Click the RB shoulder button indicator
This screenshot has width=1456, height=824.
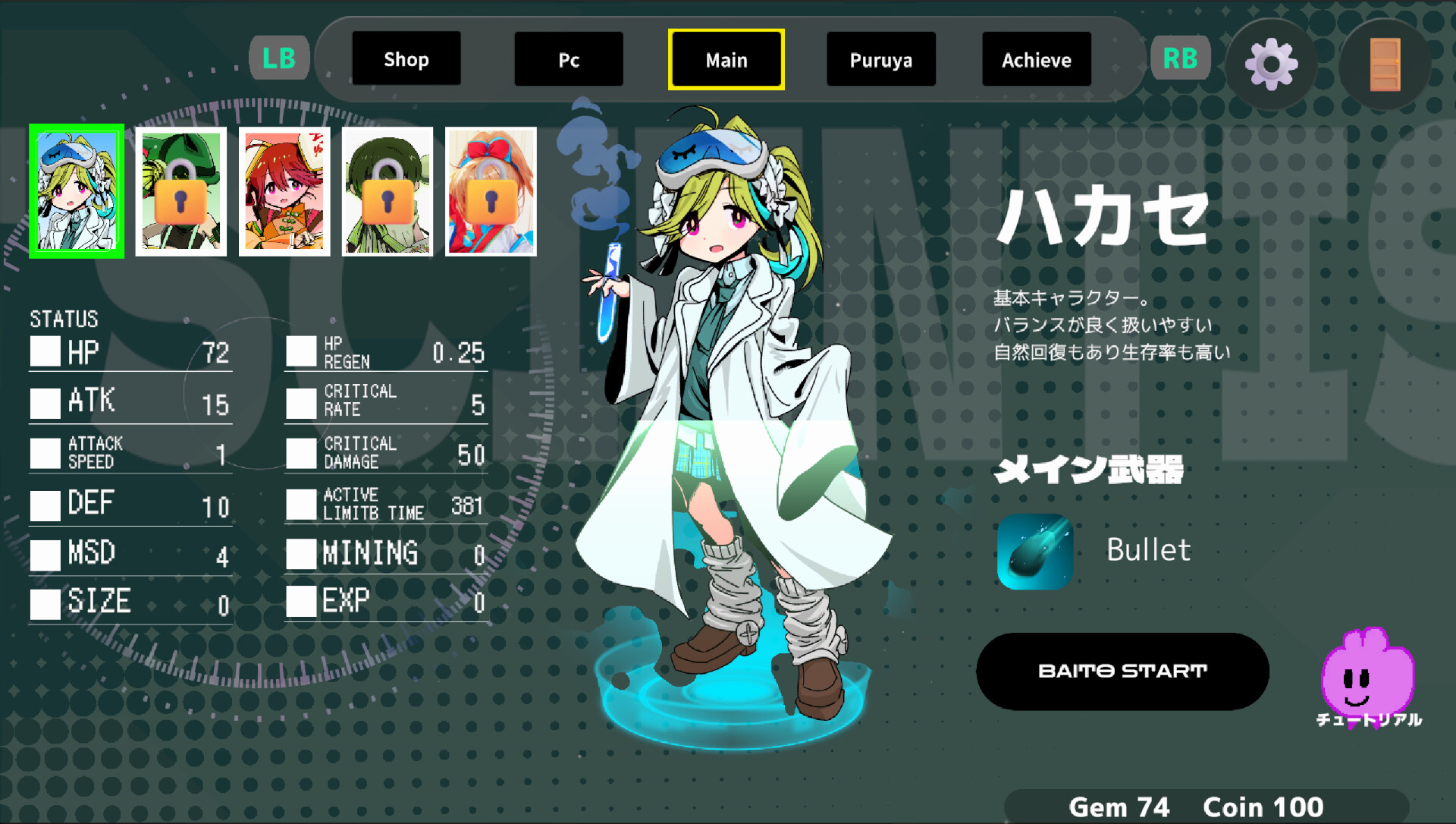(1180, 57)
